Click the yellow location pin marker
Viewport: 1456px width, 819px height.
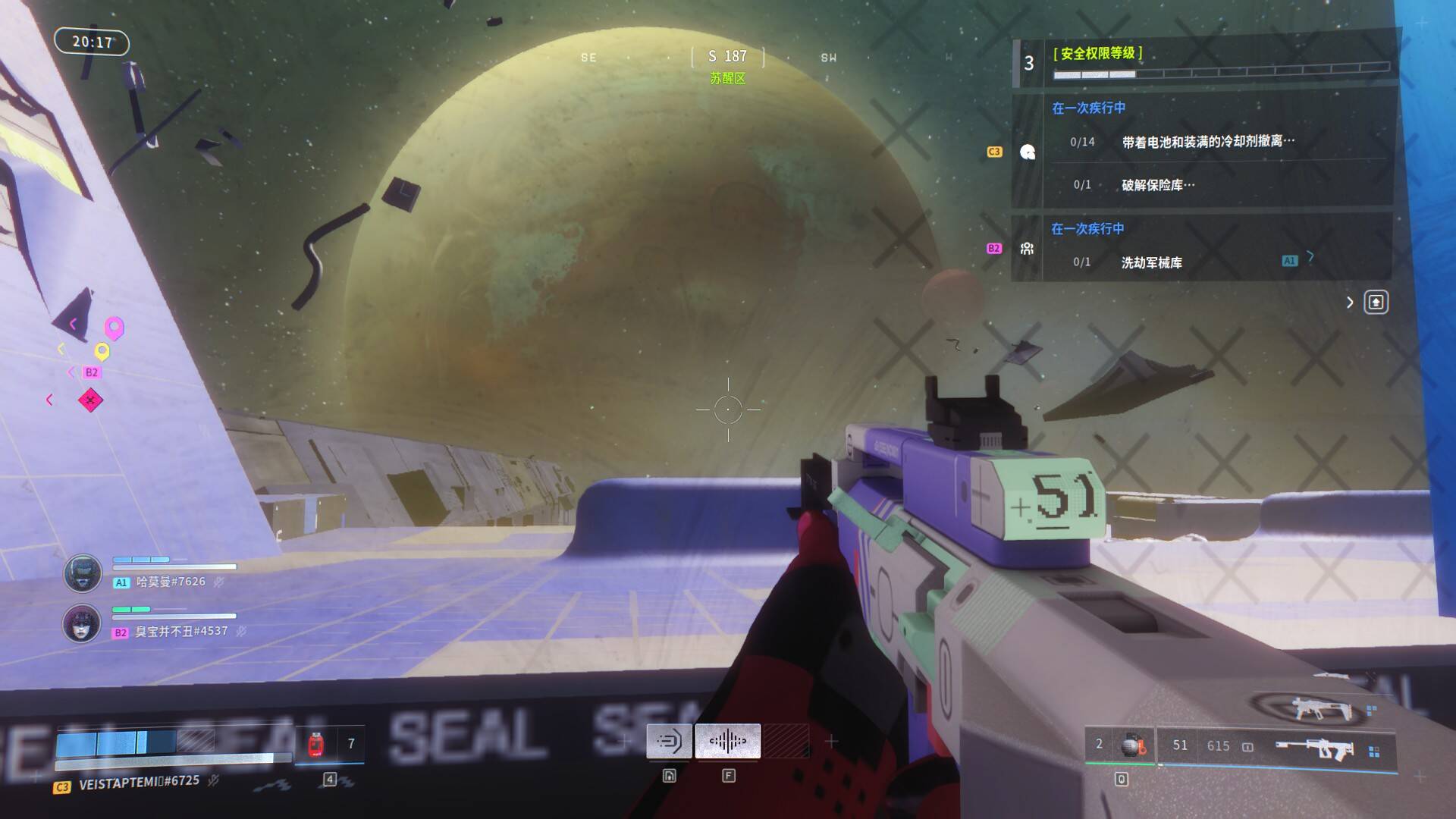[x=102, y=351]
